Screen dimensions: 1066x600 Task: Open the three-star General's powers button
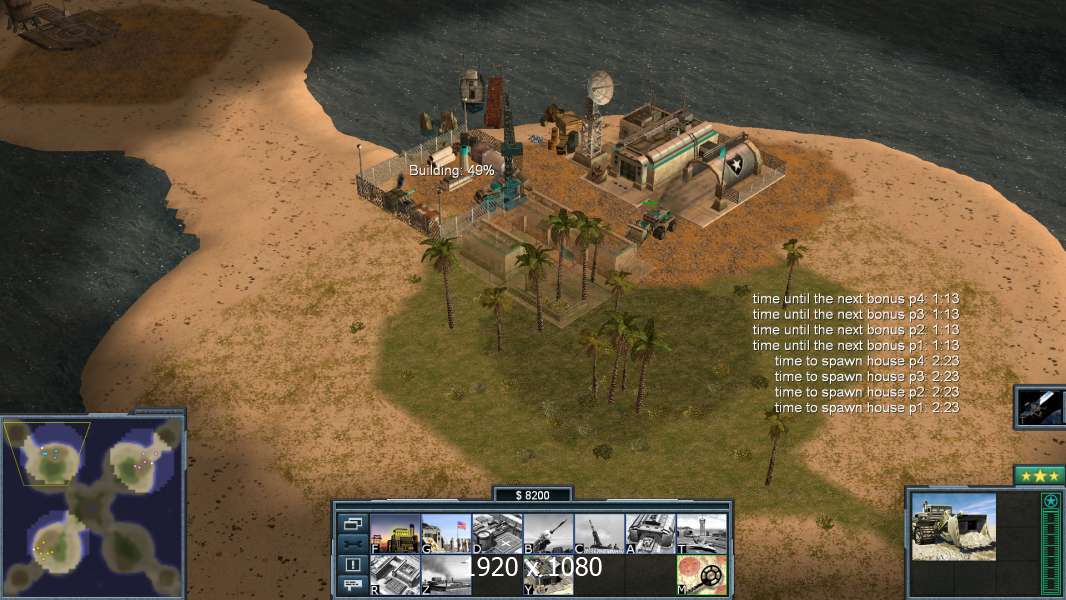click(x=1039, y=476)
